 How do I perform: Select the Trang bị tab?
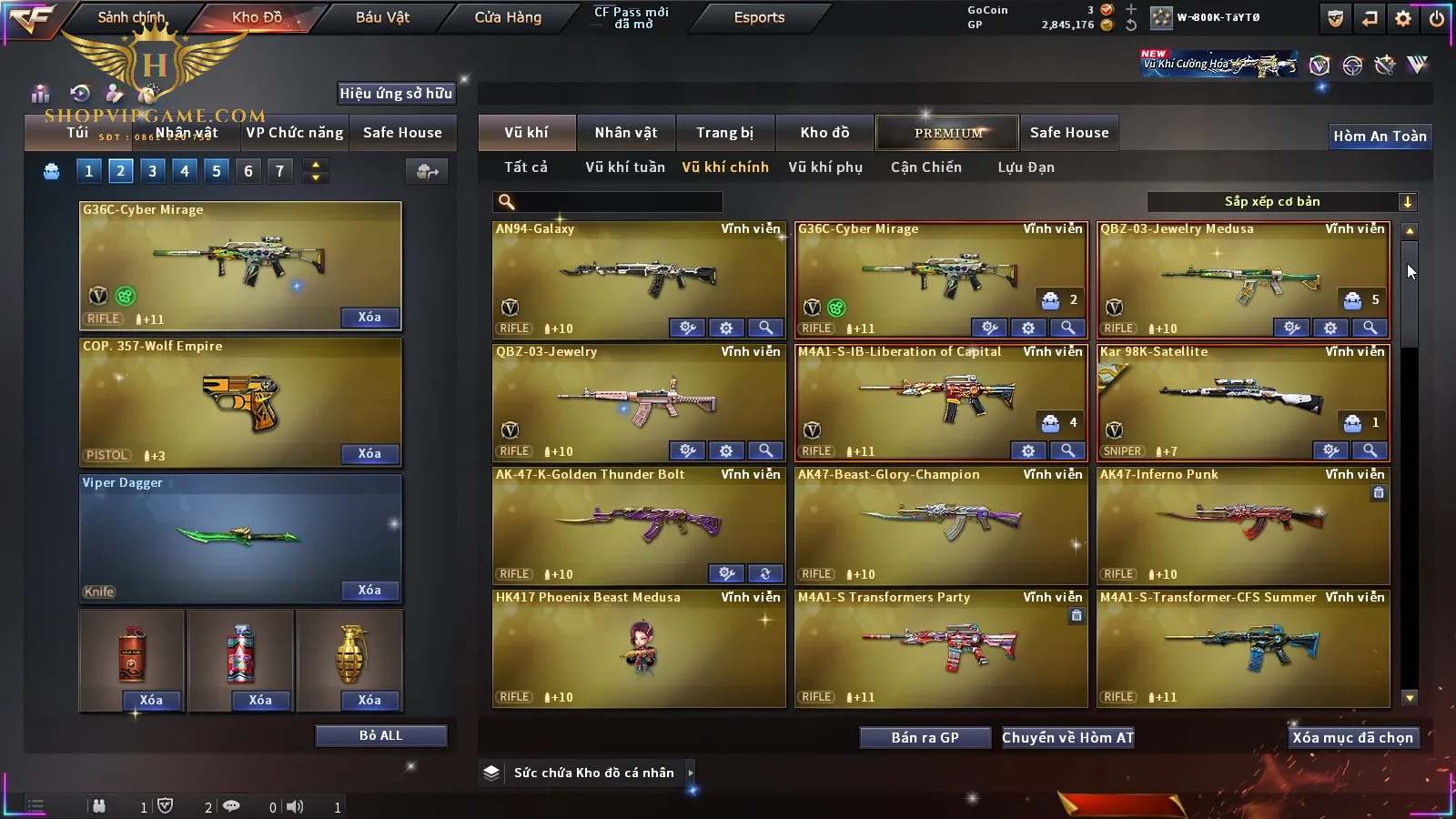coord(724,133)
